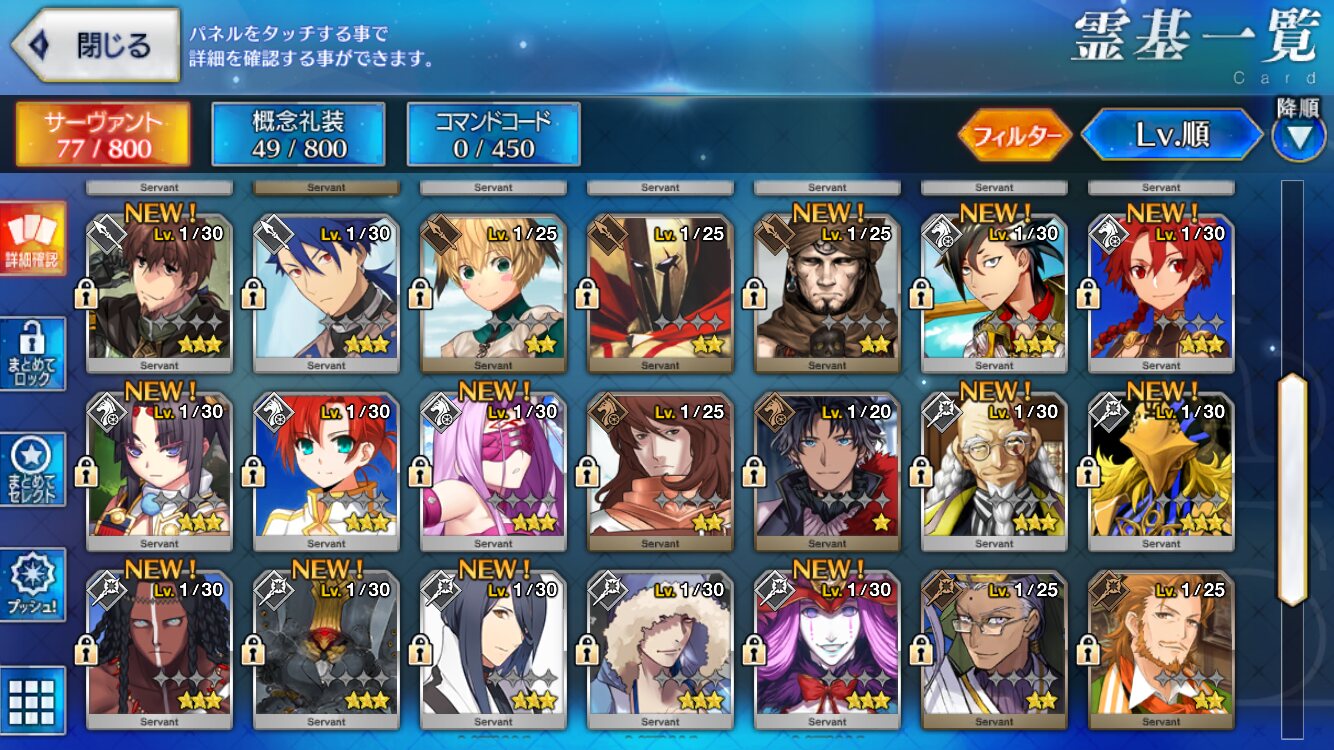Activate the 詳細確認 detail mode button

tap(33, 239)
